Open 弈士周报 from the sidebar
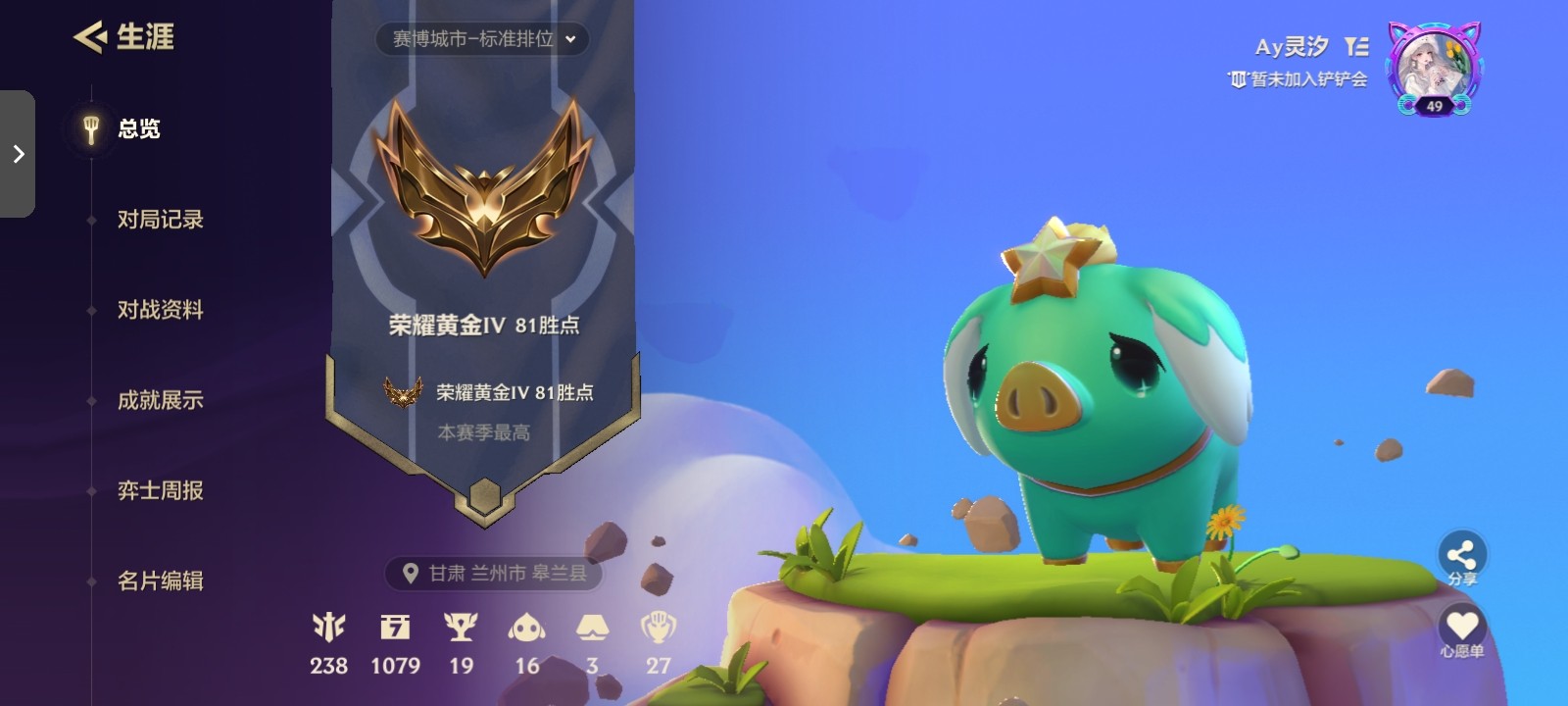Viewport: 1568px width, 706px height. pos(162,490)
